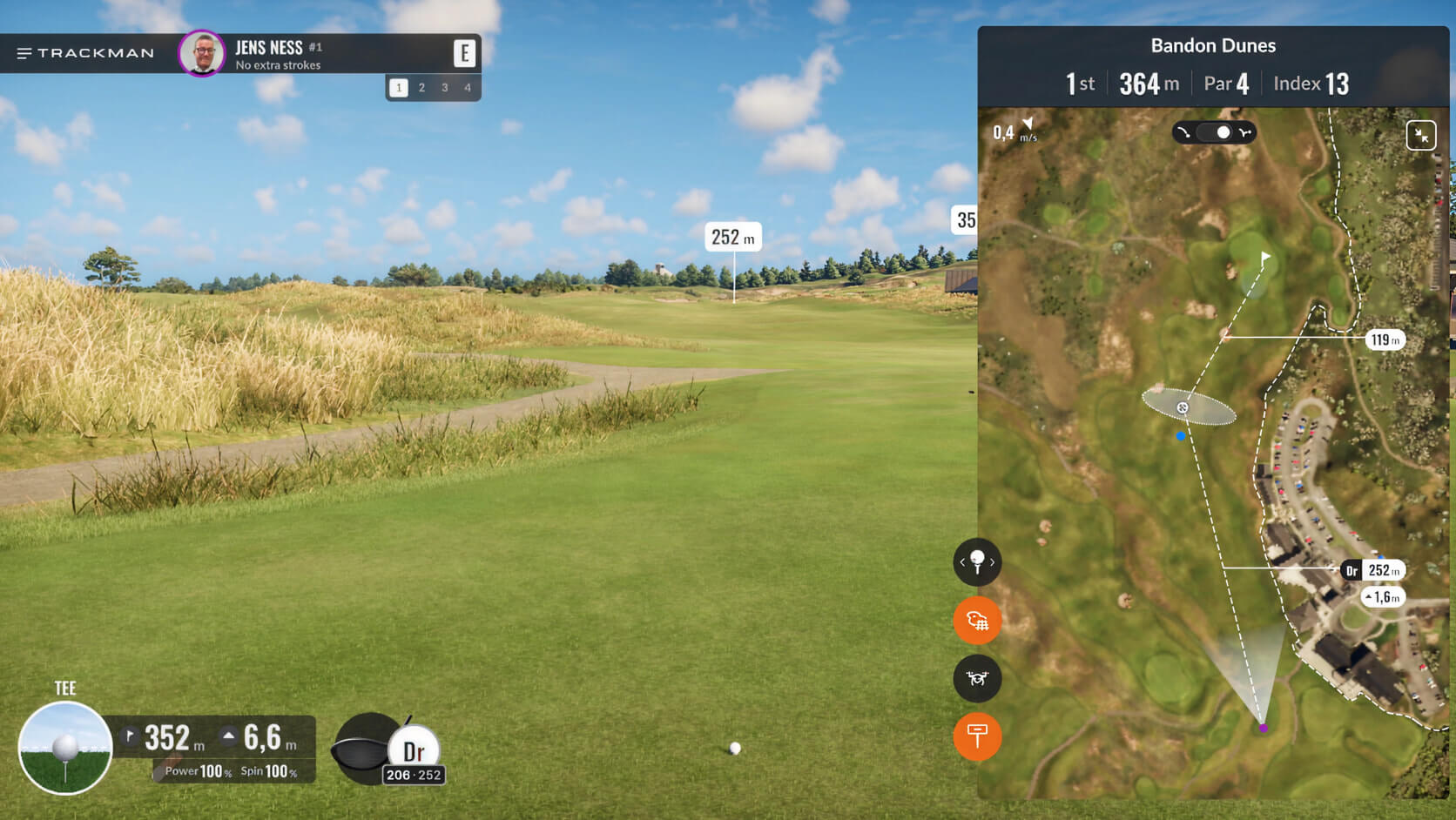The width and height of the screenshot is (1456, 820).
Task: Open the TRACKMAN hamburger menu
Action: pos(23,53)
